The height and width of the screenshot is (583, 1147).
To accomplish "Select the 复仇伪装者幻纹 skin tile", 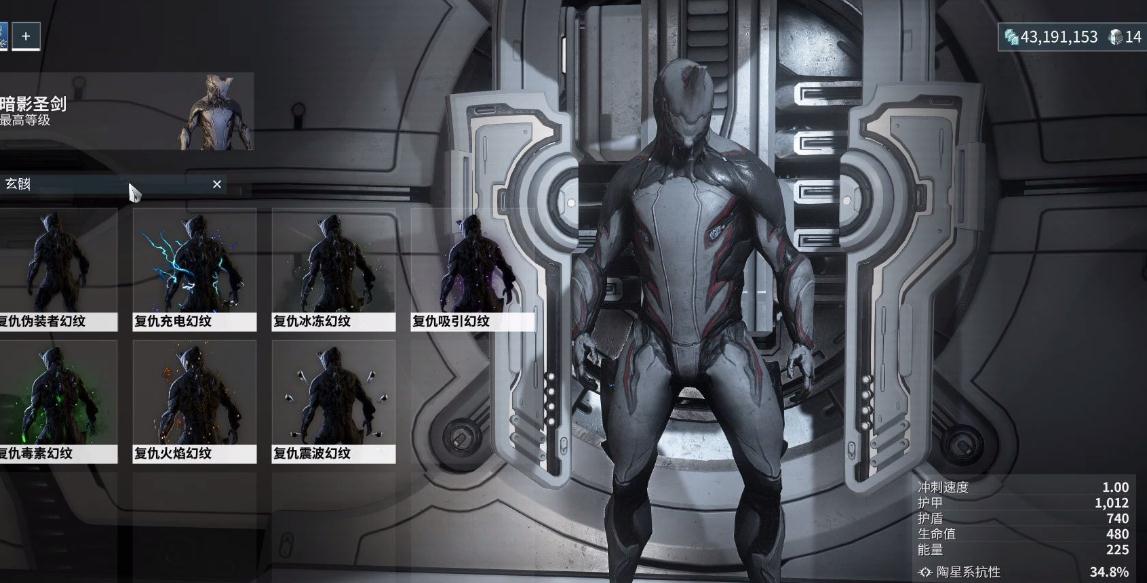I will coord(57,268).
